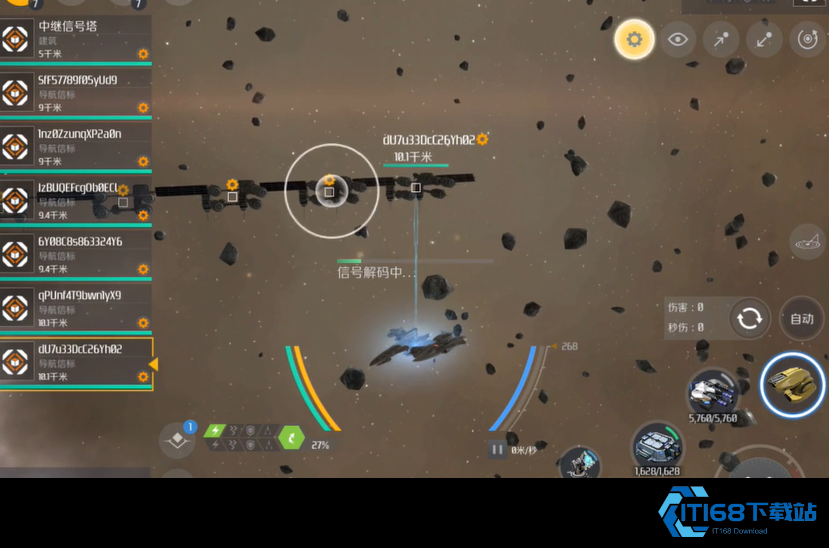This screenshot has width=829, height=548.
Task: Click the keep-distance arrow icon
Action: (x=763, y=40)
